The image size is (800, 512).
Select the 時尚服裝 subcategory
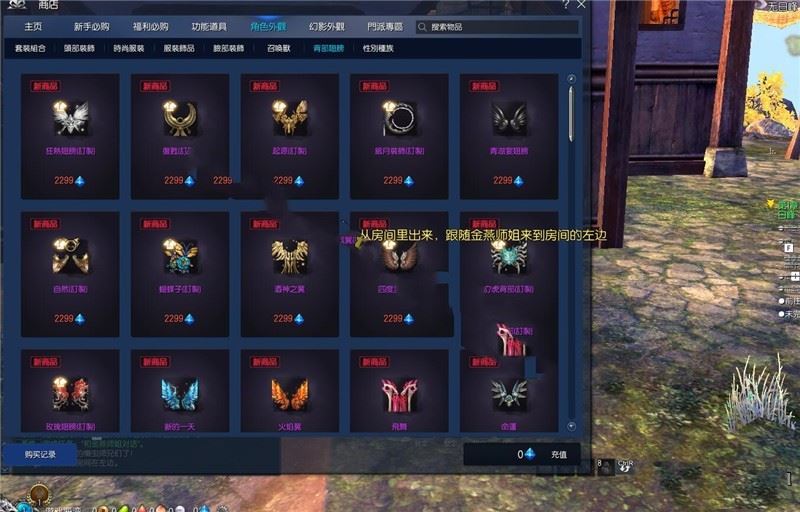click(x=129, y=48)
